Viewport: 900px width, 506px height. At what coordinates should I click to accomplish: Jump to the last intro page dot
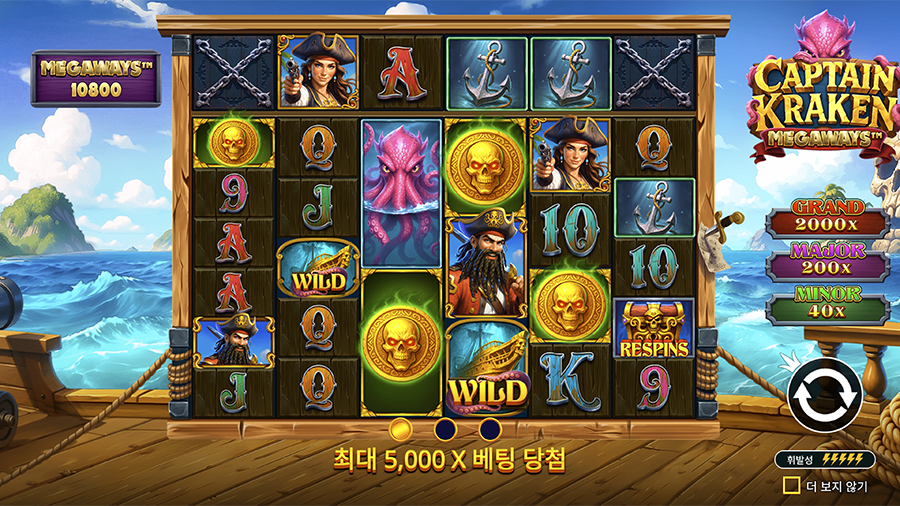pyautogui.click(x=489, y=429)
